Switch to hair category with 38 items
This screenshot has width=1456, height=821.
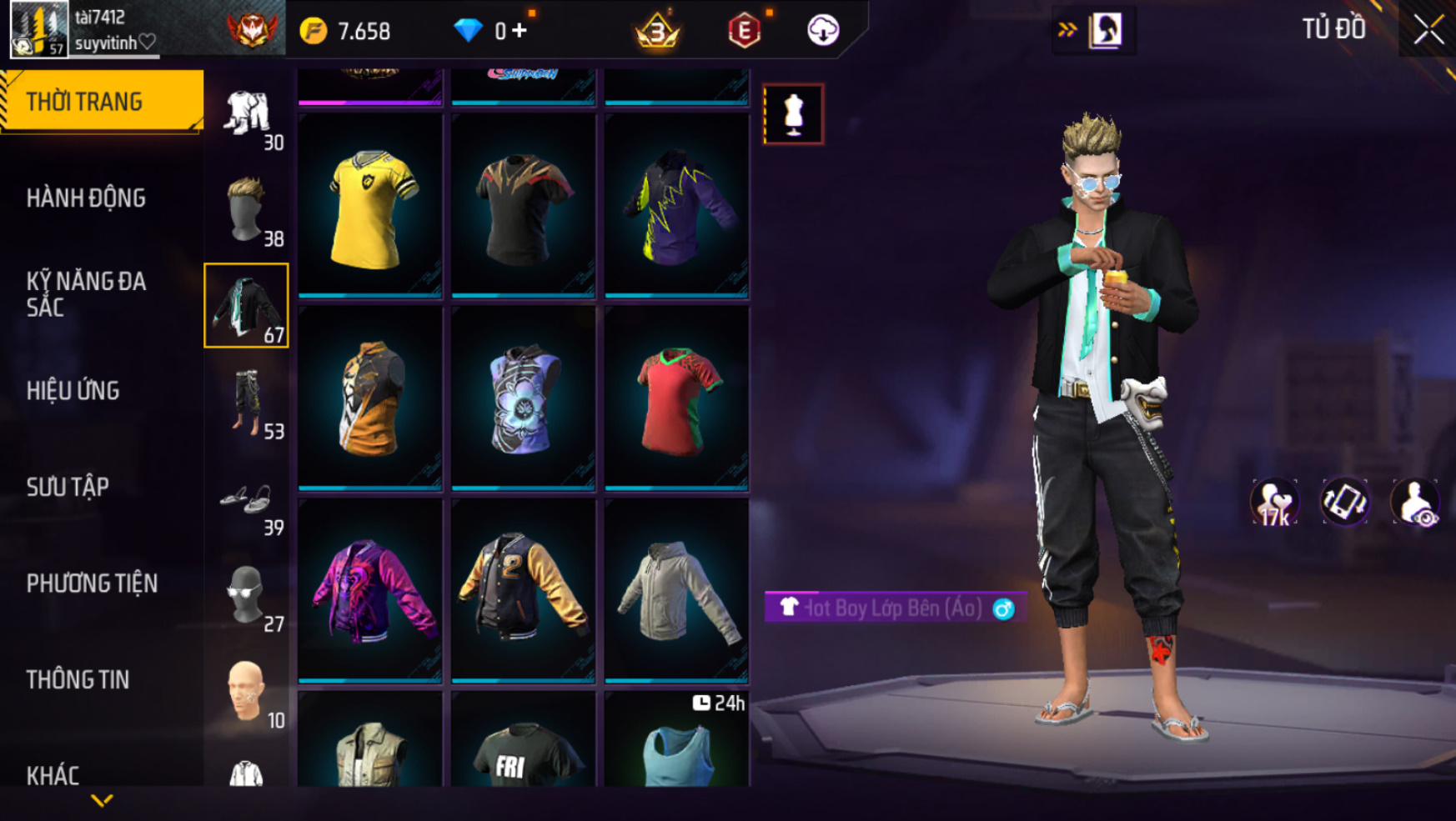[247, 210]
